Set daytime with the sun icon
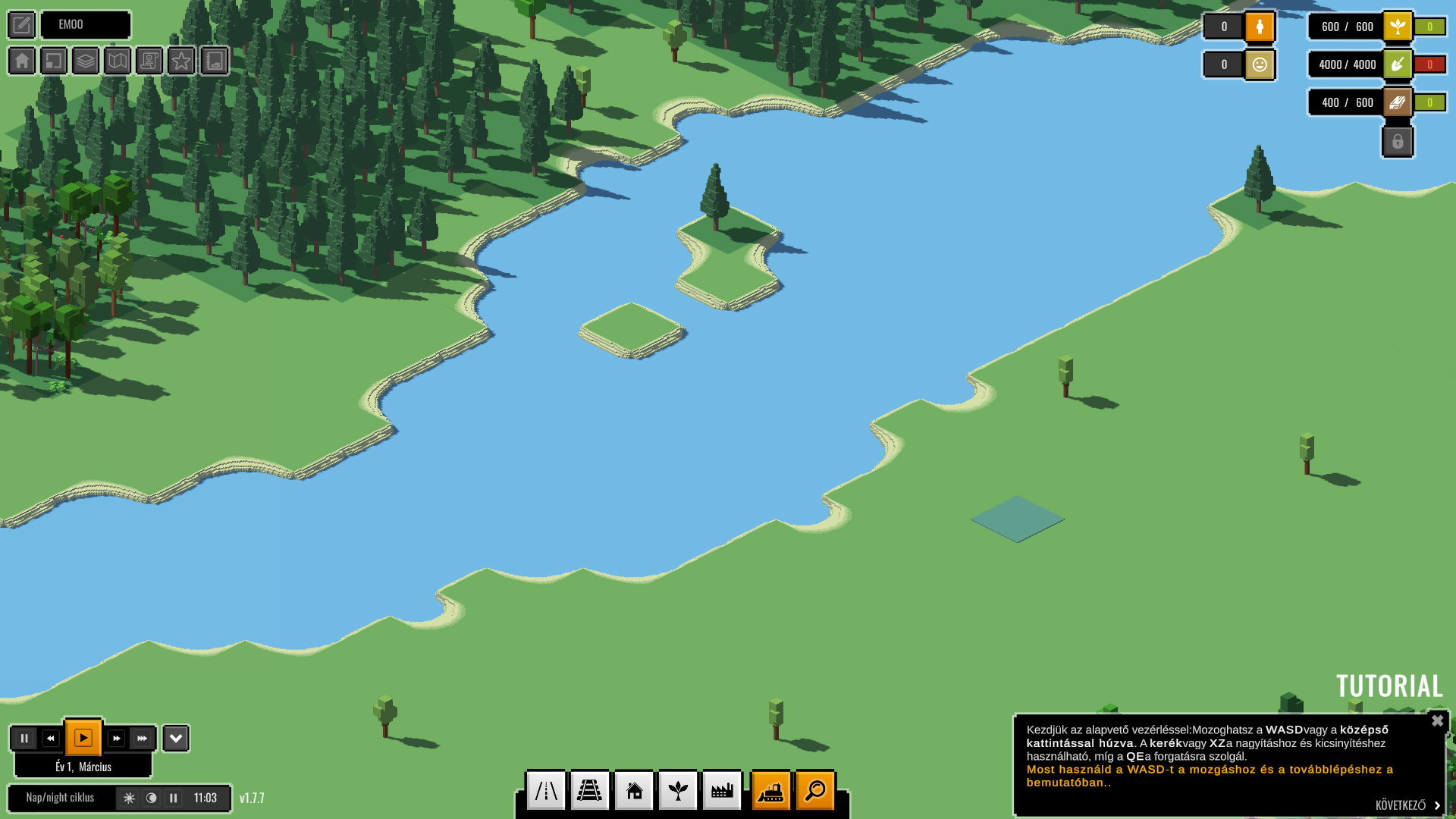1456x819 pixels. [x=130, y=798]
